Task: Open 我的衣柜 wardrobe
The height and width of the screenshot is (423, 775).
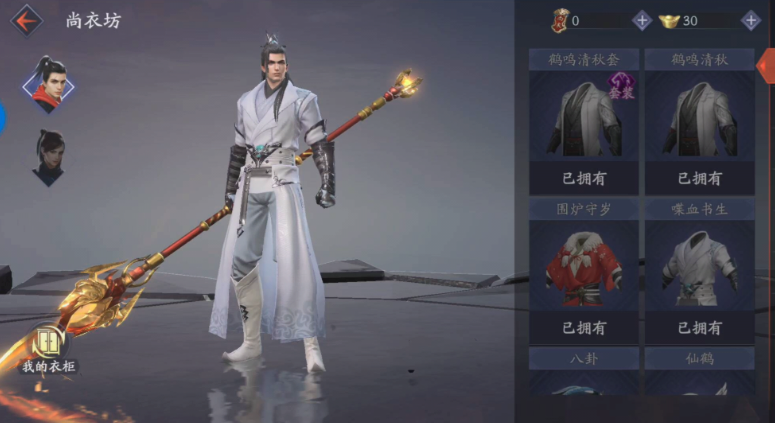Action: coord(48,348)
